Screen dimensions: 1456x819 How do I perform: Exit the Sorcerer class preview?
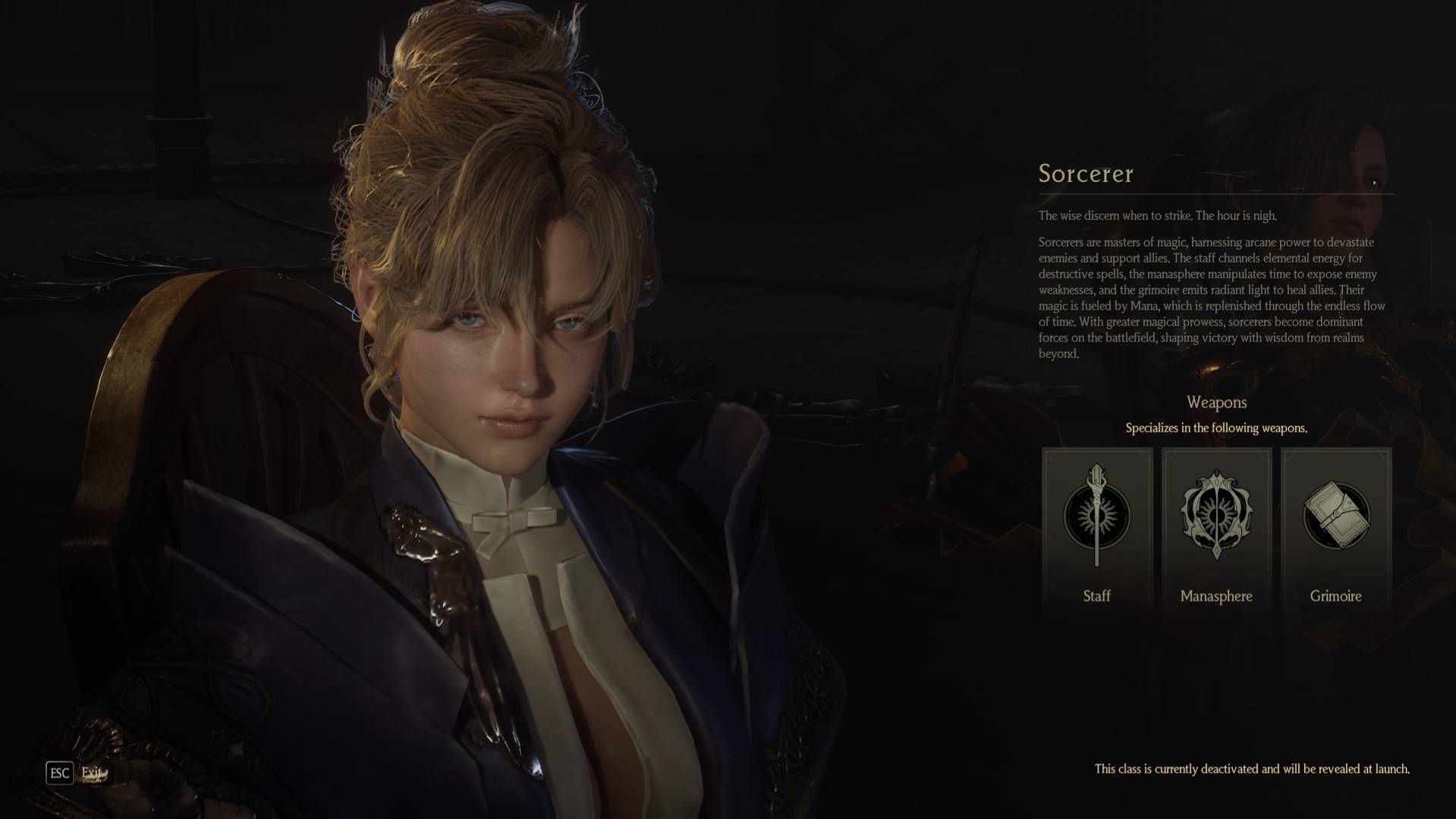60,773
